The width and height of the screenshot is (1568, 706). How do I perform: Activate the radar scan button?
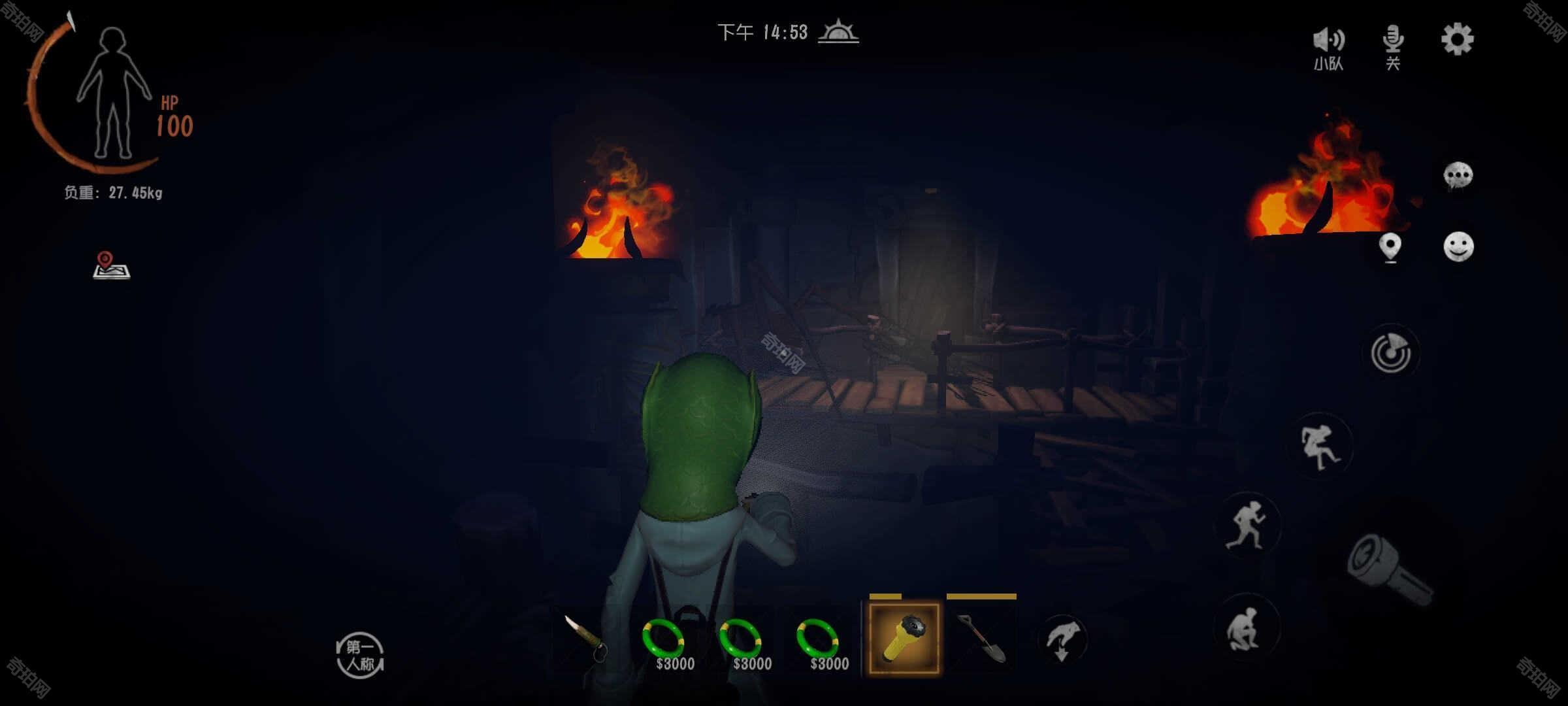coord(1391,353)
